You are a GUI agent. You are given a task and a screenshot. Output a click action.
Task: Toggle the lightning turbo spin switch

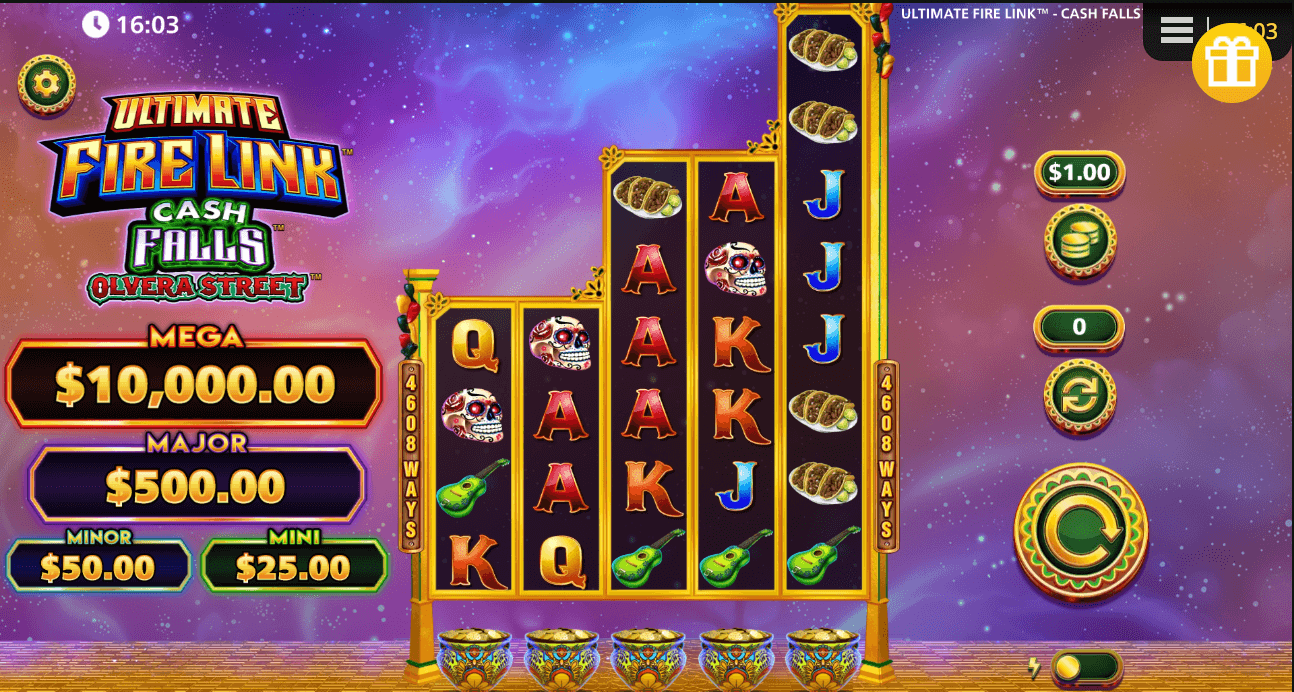coord(1085,667)
